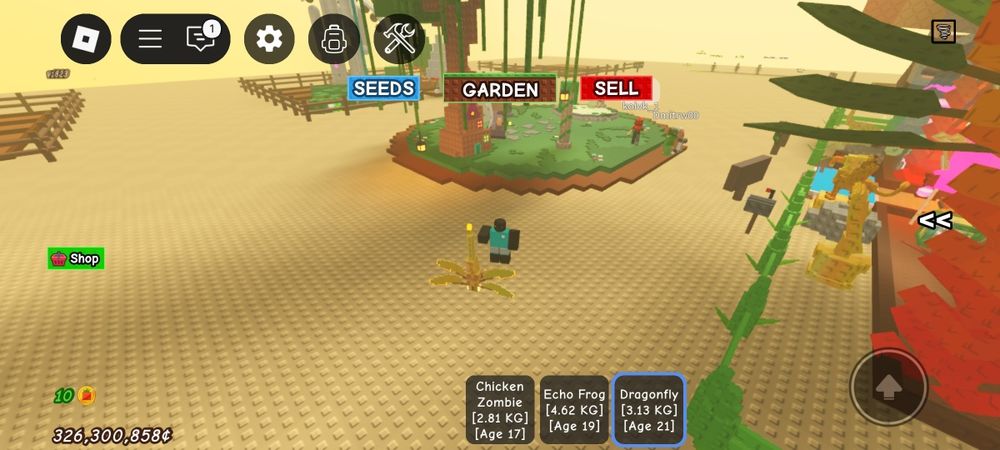This screenshot has width=1000, height=450.
Task: Open the hamburger list menu
Action: tap(150, 39)
